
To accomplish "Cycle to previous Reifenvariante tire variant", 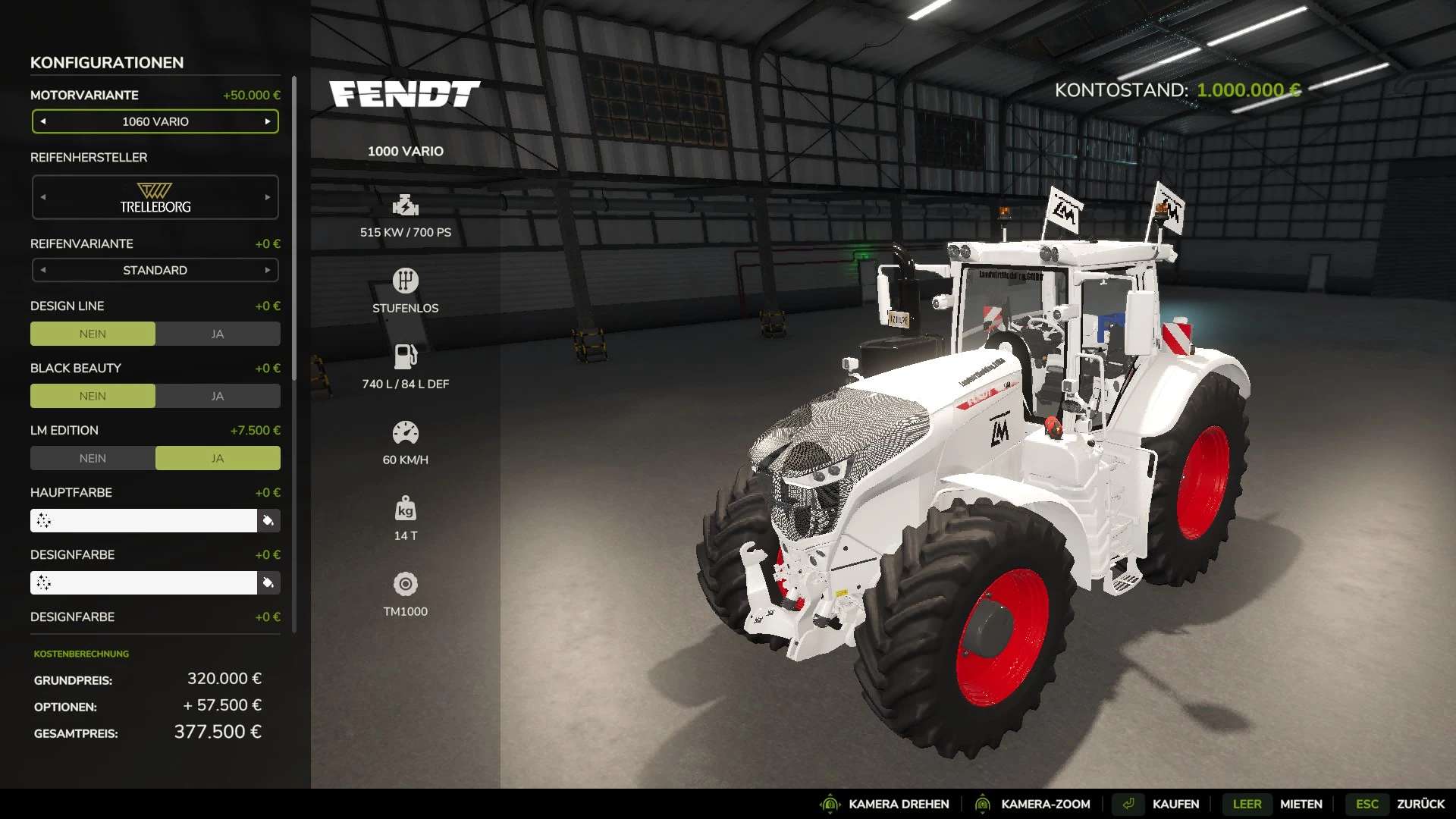I will pyautogui.click(x=43, y=270).
